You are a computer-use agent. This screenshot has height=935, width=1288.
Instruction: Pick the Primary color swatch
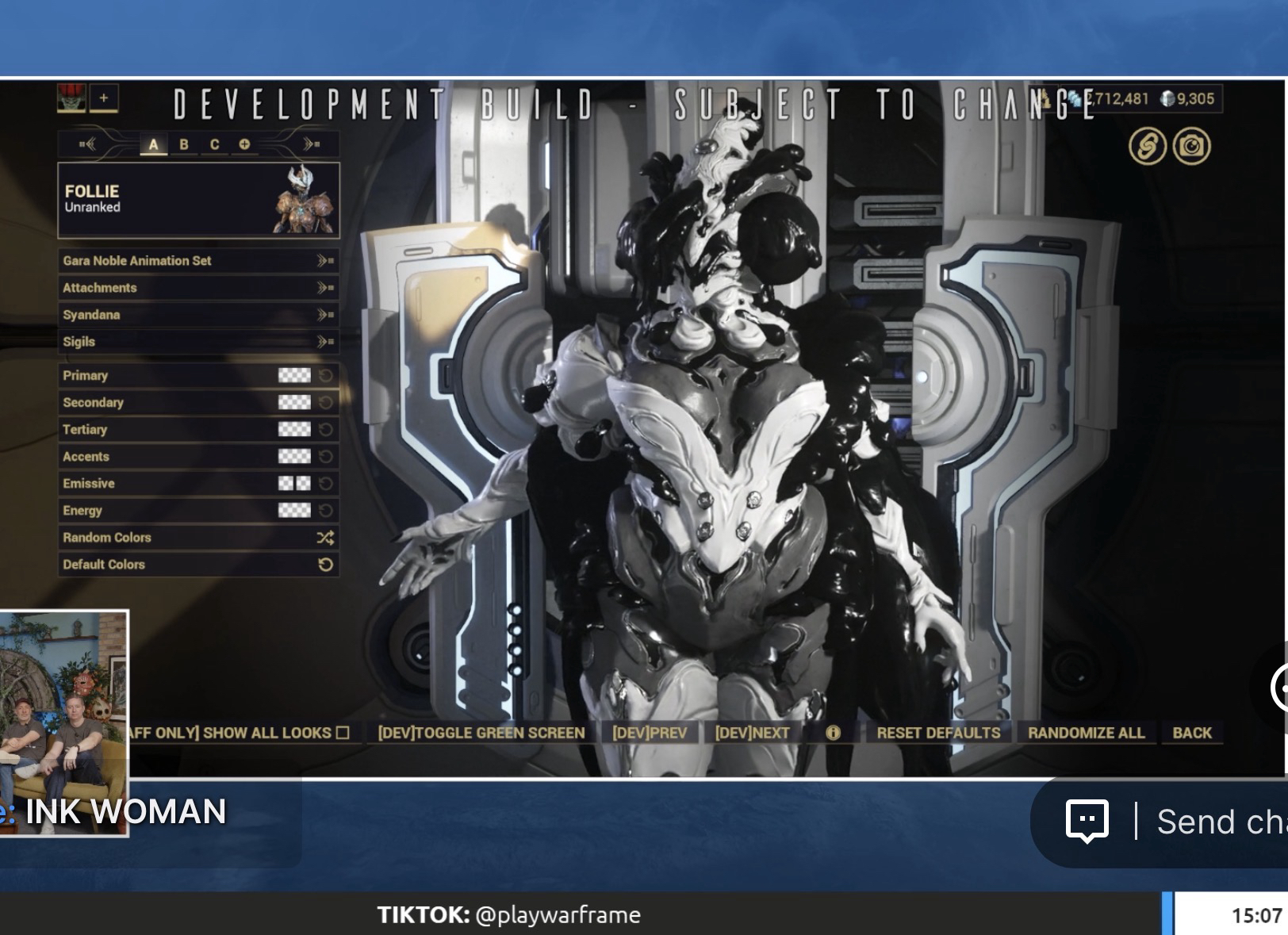[x=294, y=376]
